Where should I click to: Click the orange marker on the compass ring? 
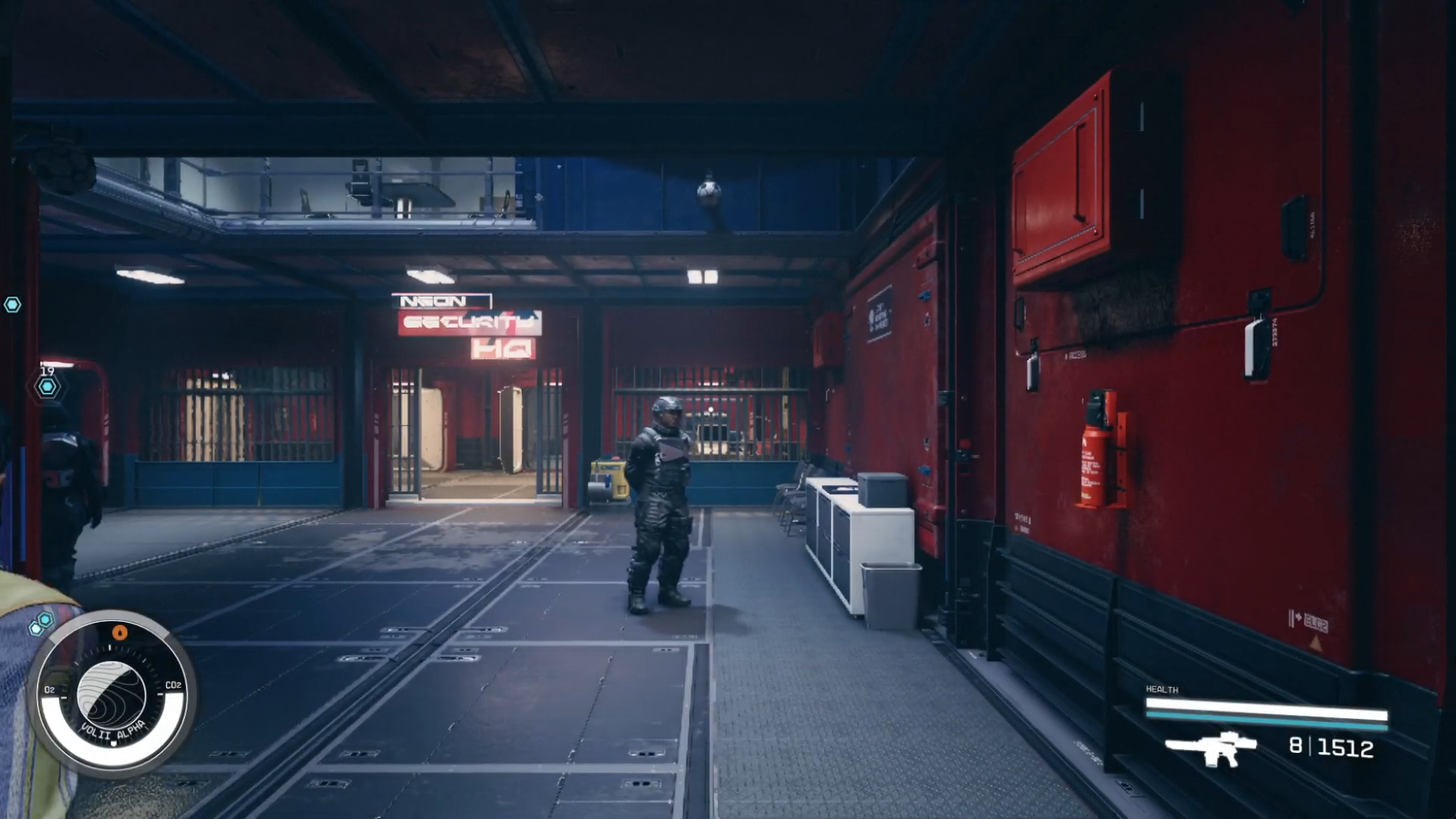[x=120, y=632]
